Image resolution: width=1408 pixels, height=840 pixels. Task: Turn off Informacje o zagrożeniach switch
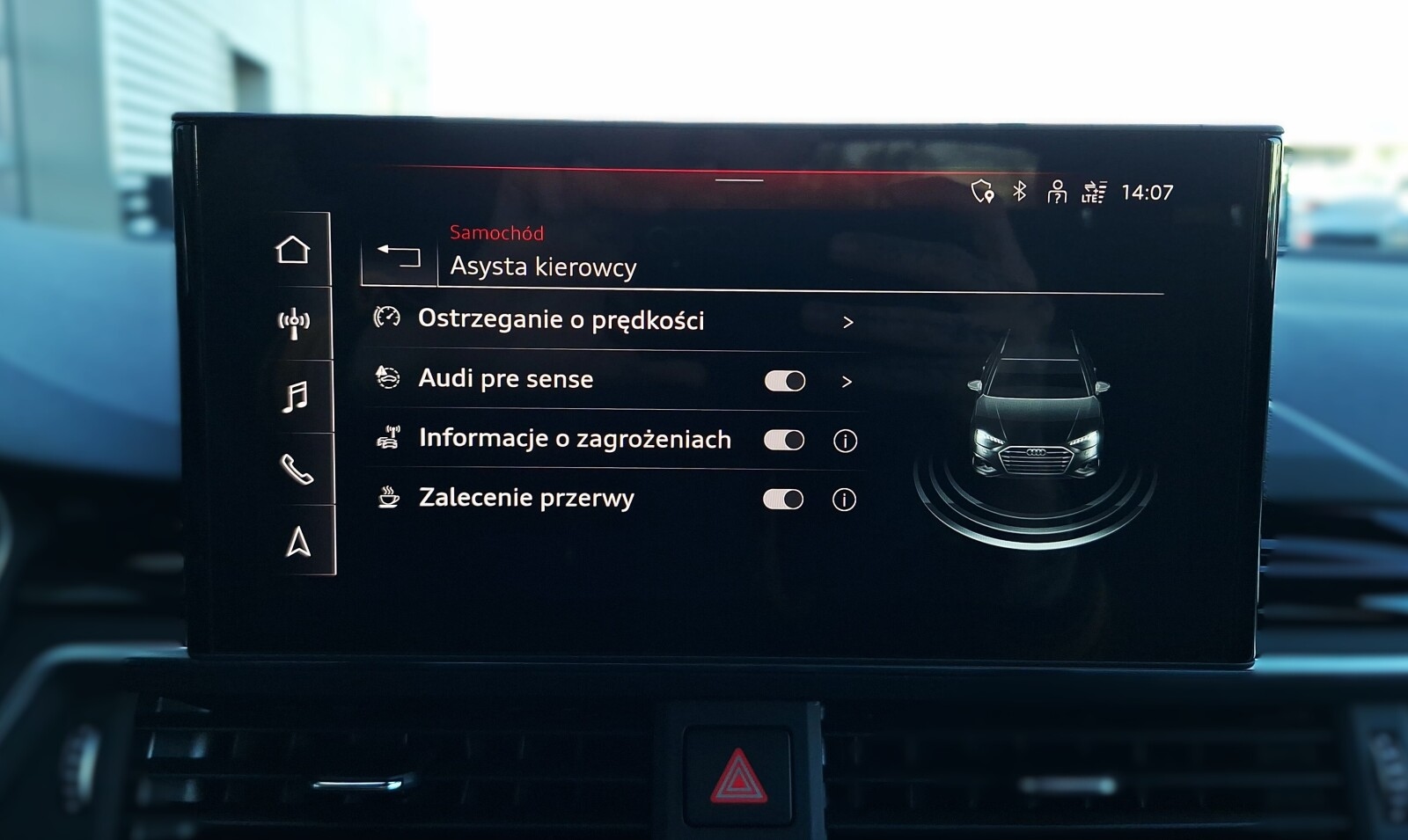[786, 440]
